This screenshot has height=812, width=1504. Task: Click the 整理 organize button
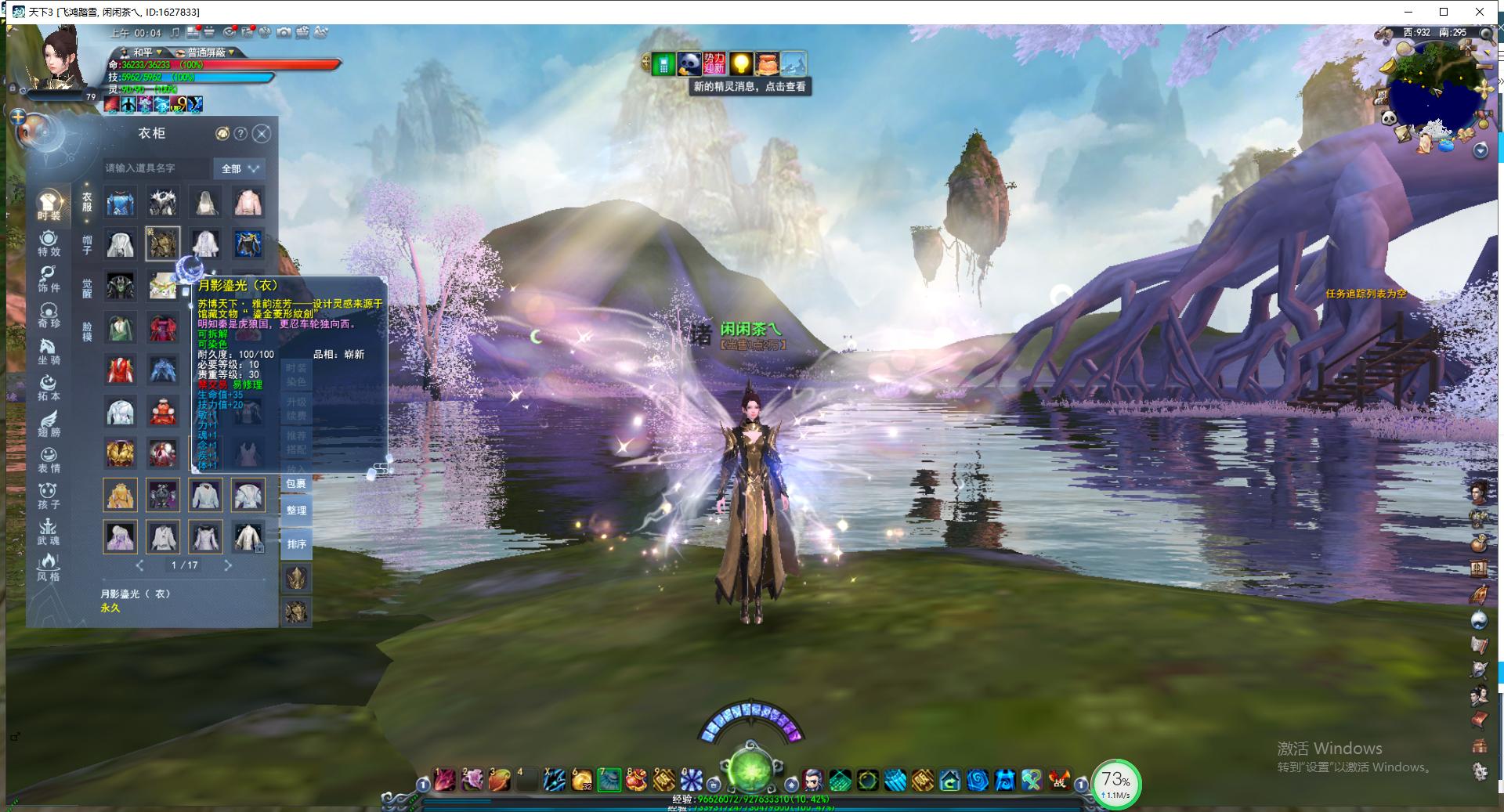tap(296, 511)
